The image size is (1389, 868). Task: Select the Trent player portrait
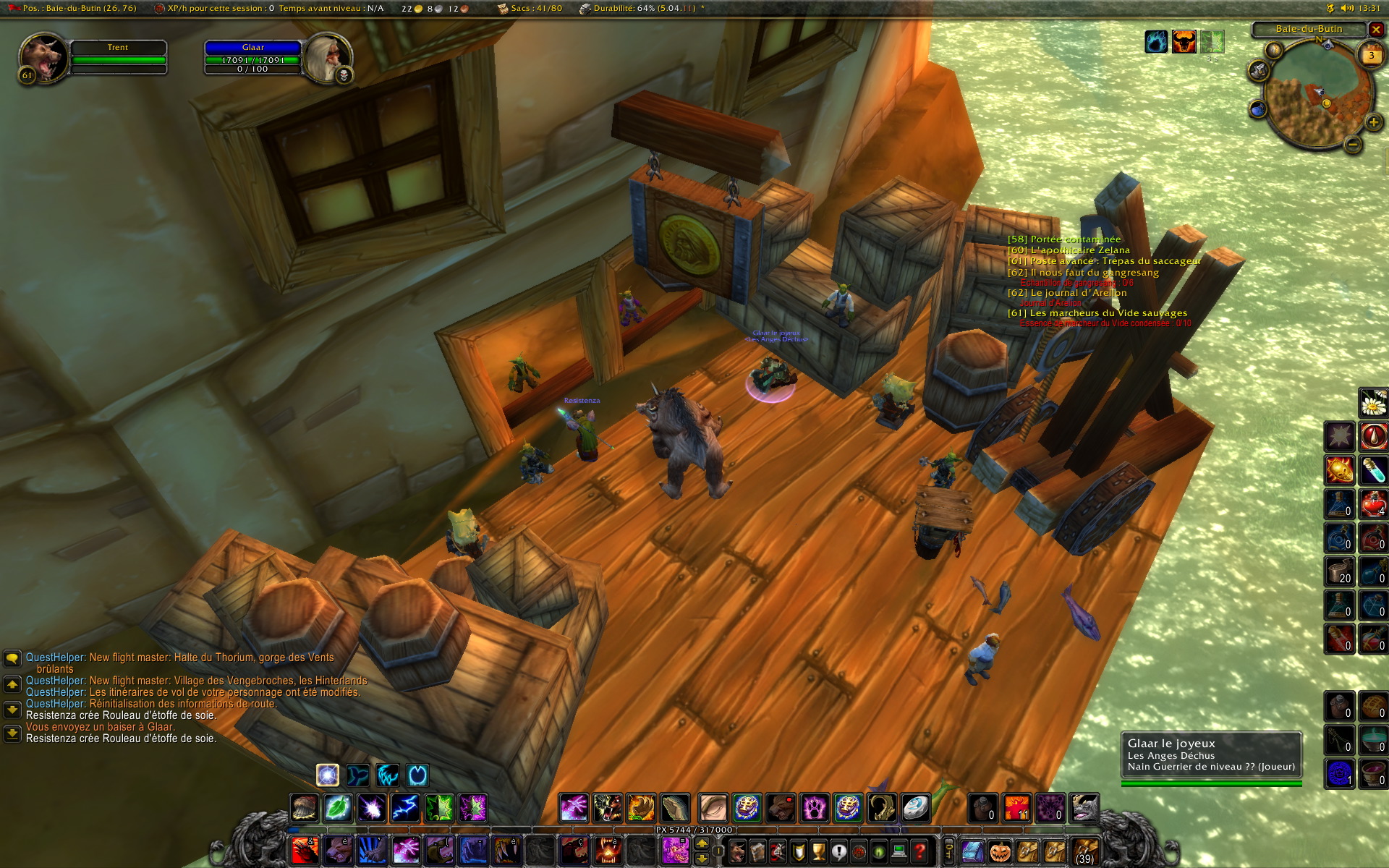(43, 58)
